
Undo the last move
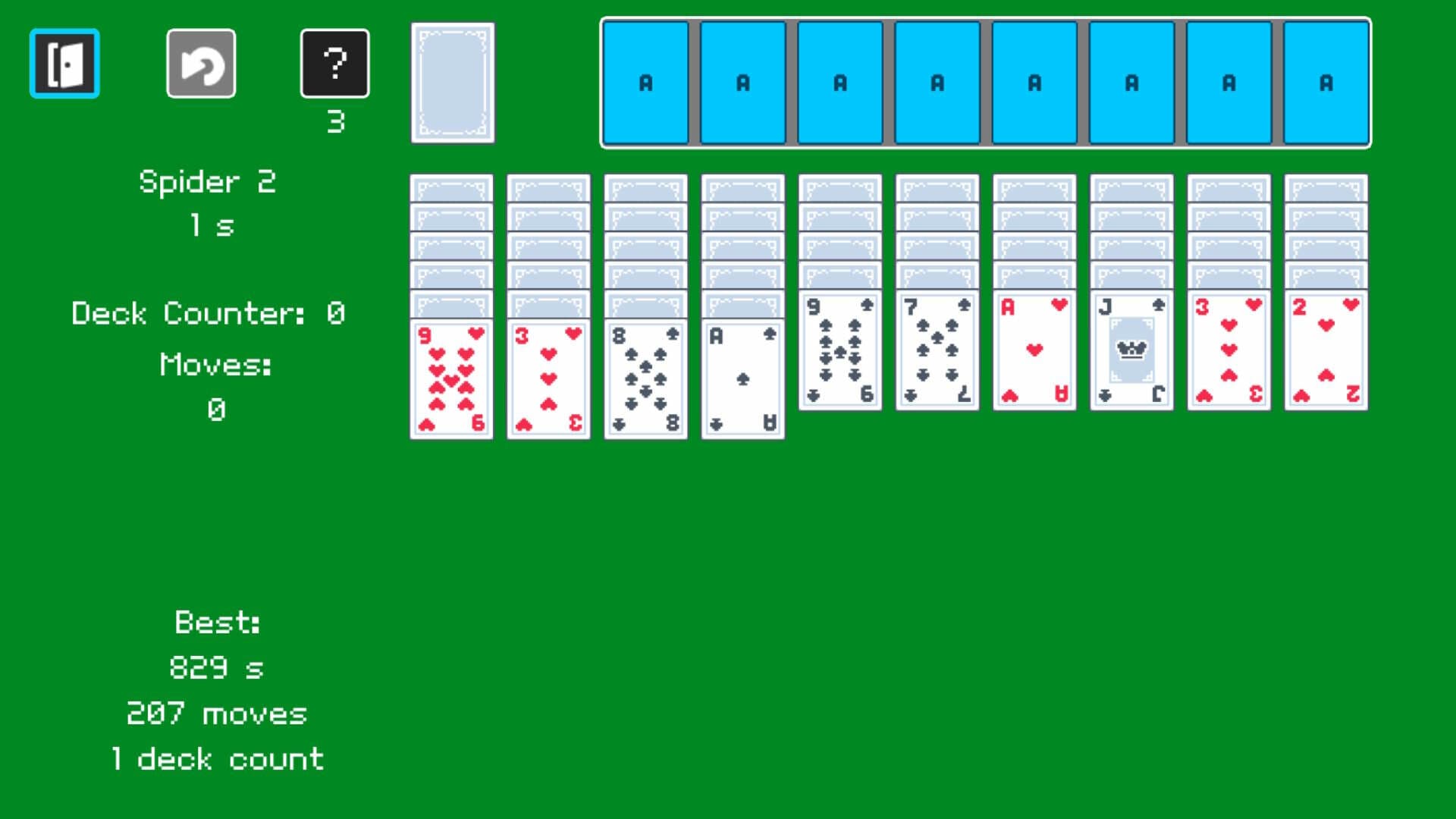(x=200, y=63)
